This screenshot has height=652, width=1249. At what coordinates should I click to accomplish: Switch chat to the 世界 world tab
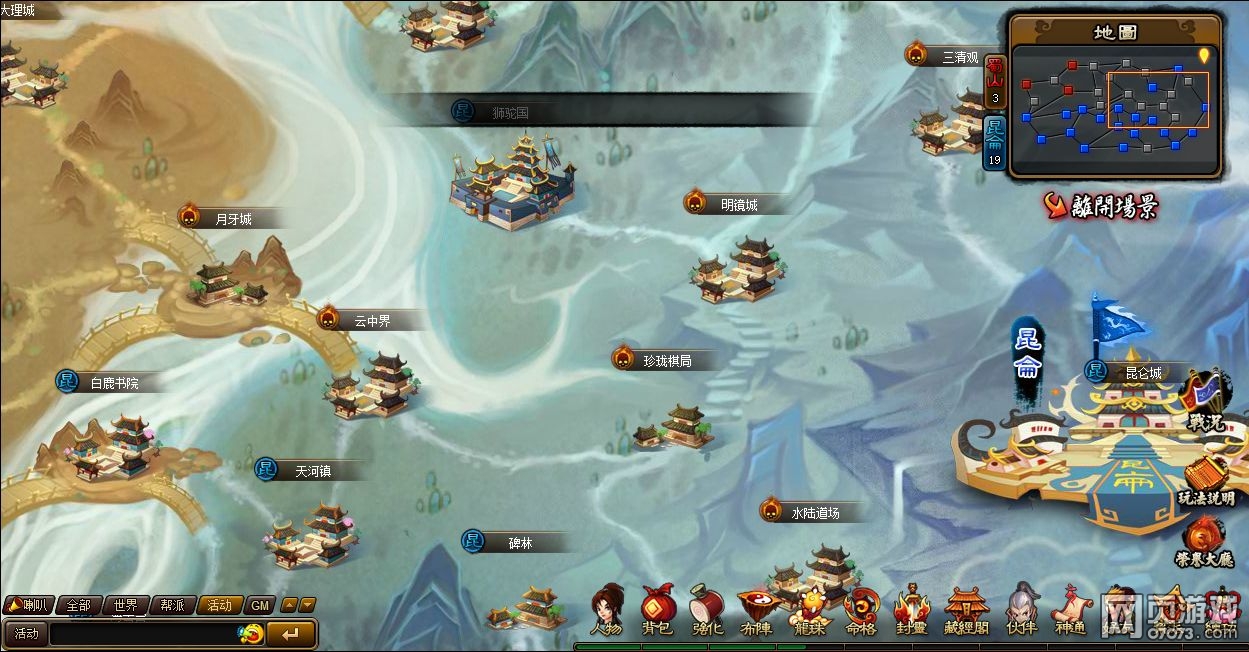(x=126, y=605)
